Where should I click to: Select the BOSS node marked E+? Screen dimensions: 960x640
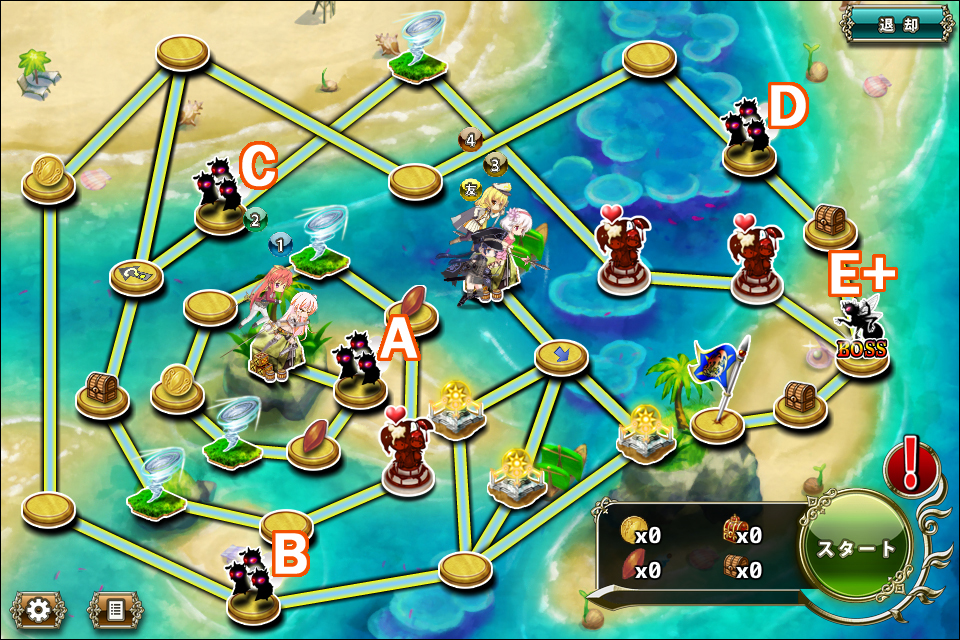click(860, 335)
